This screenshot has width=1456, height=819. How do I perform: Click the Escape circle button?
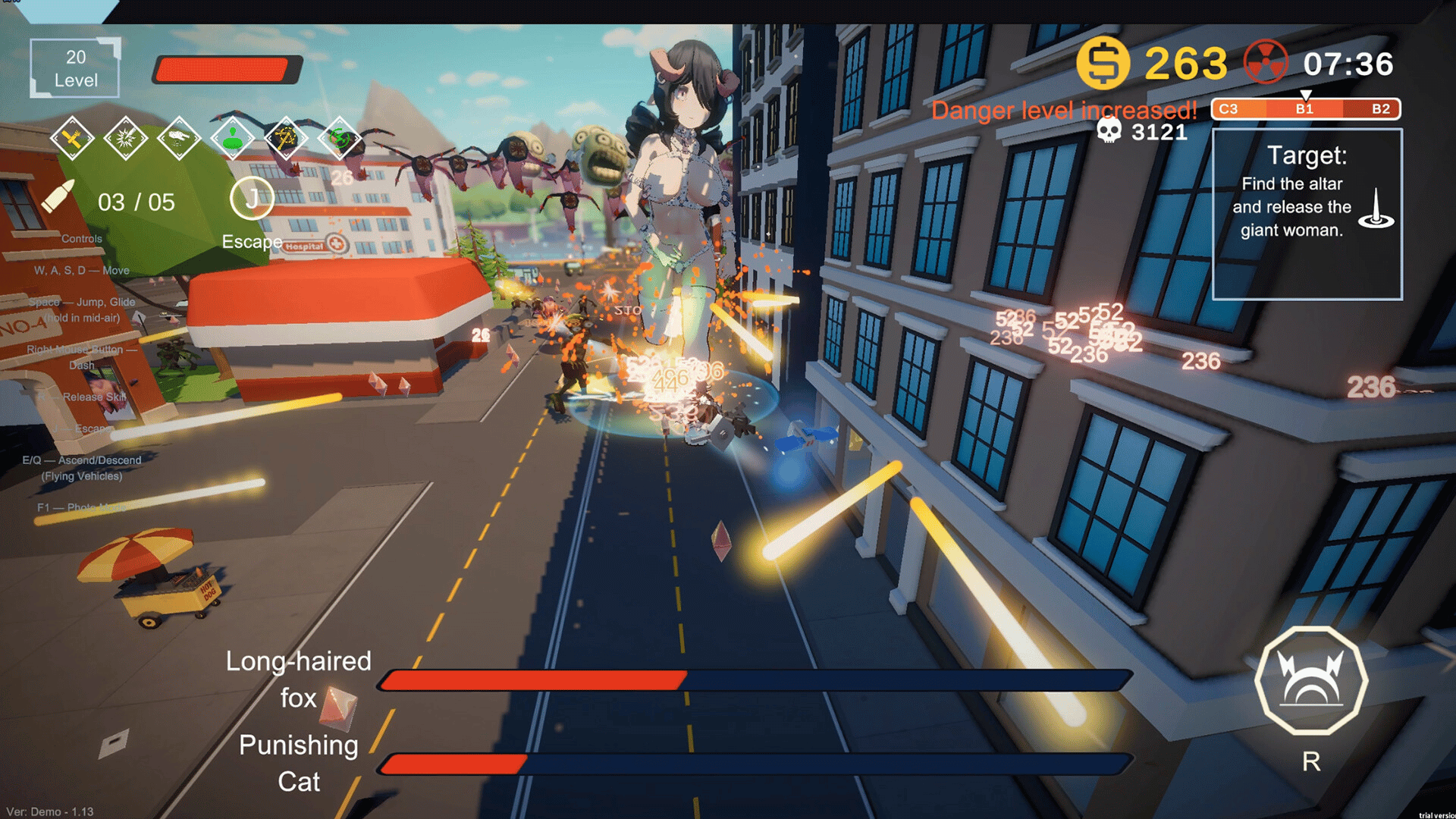[x=251, y=199]
